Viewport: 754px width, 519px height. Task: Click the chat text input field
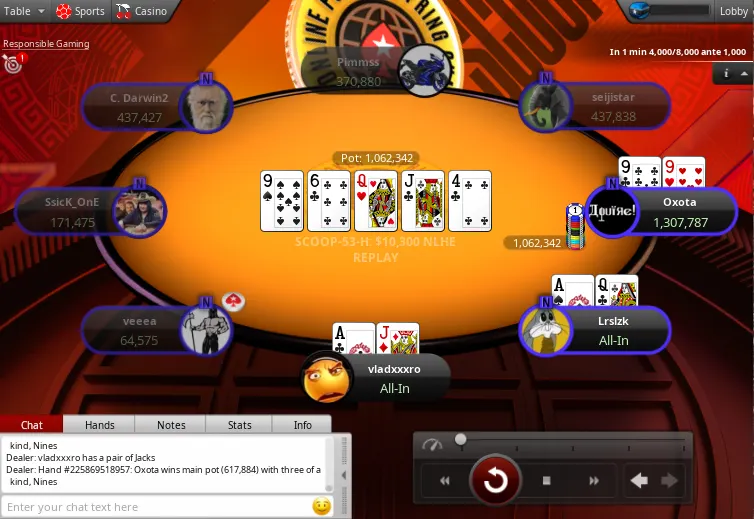coord(155,507)
